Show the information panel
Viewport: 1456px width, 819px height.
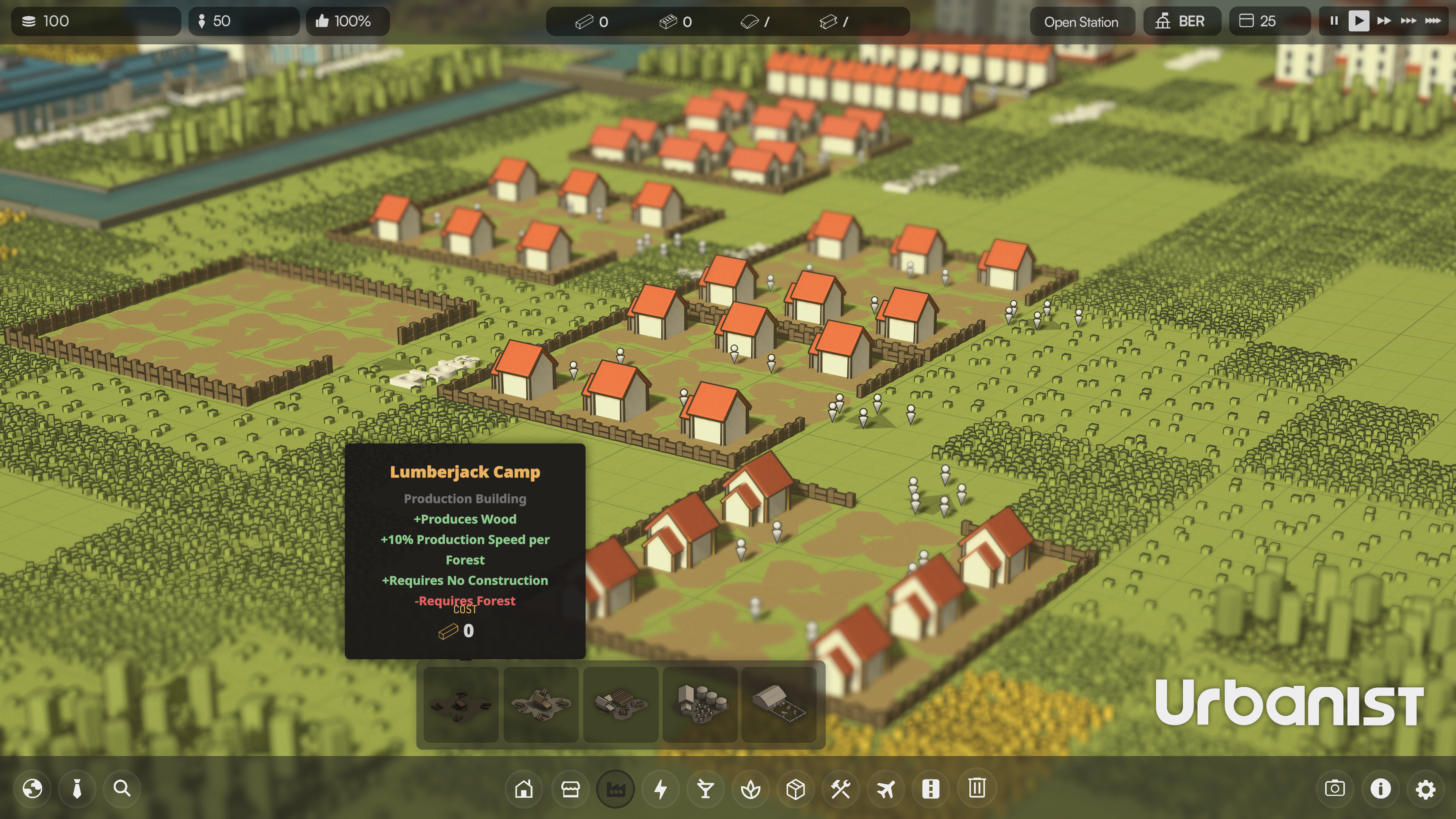point(1380,789)
